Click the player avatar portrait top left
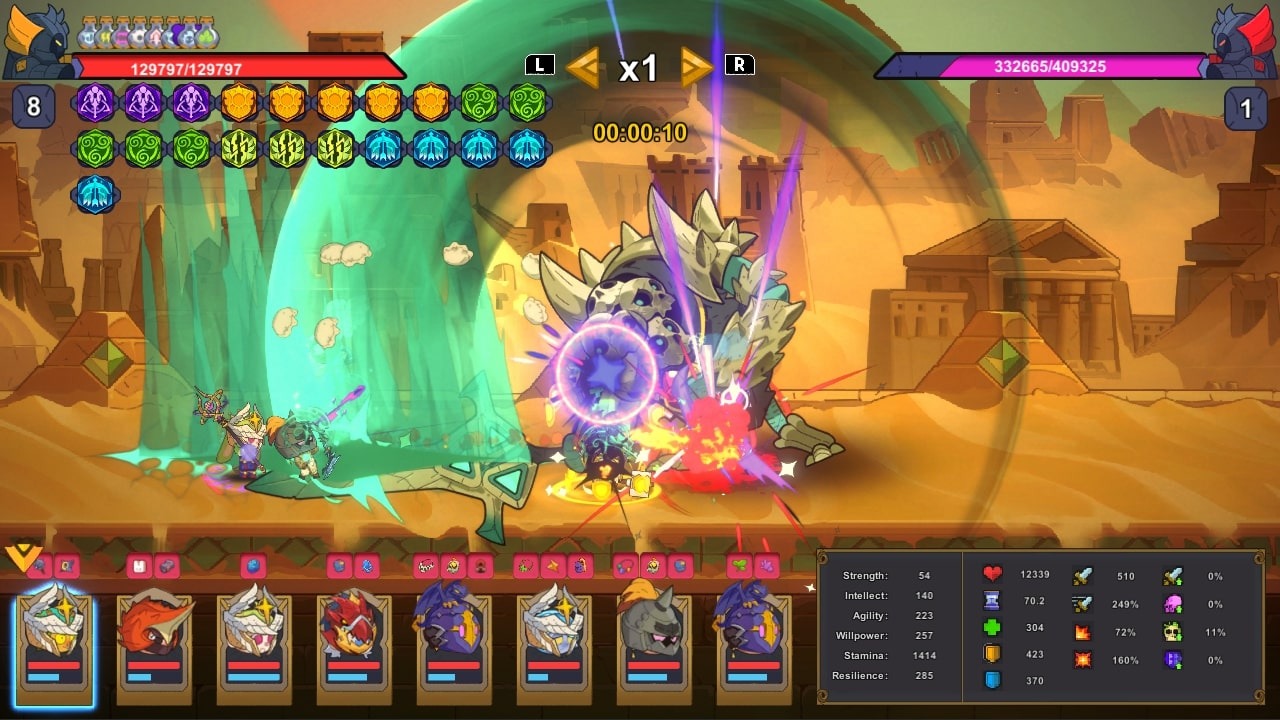Image resolution: width=1280 pixels, height=720 pixels. 37,33
